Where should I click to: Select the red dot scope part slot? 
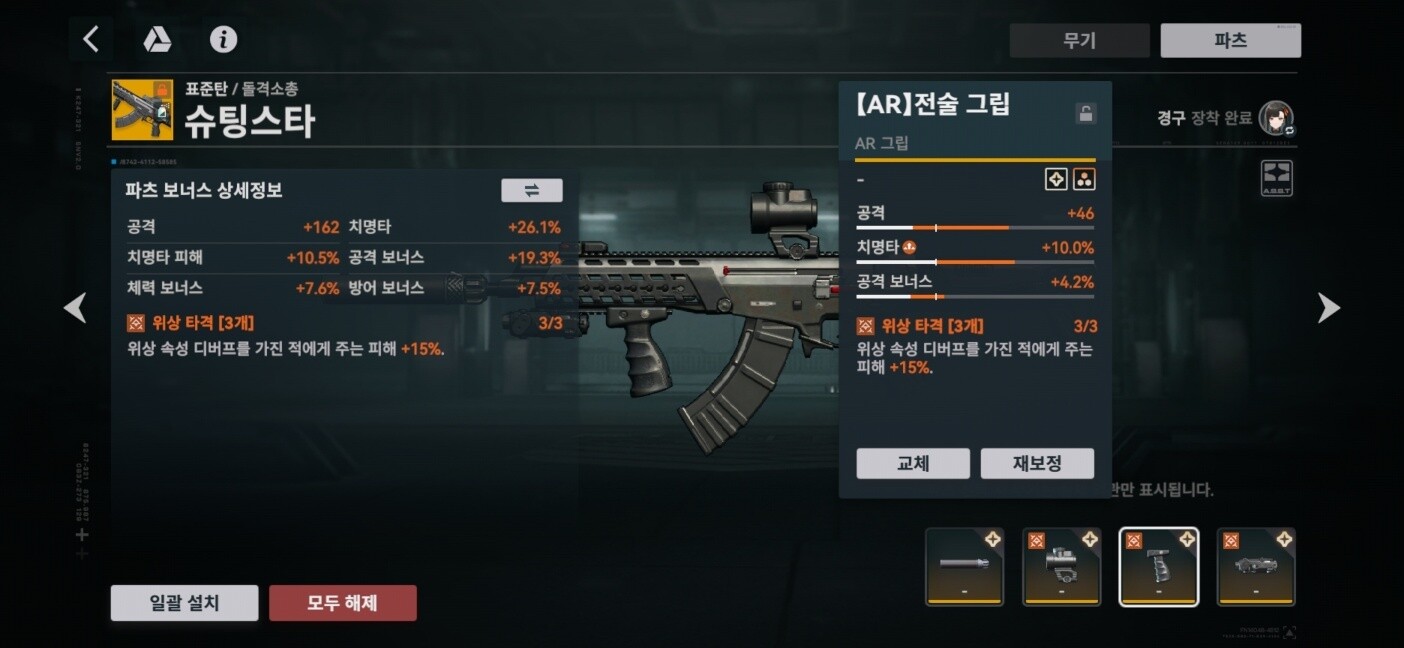(1061, 566)
